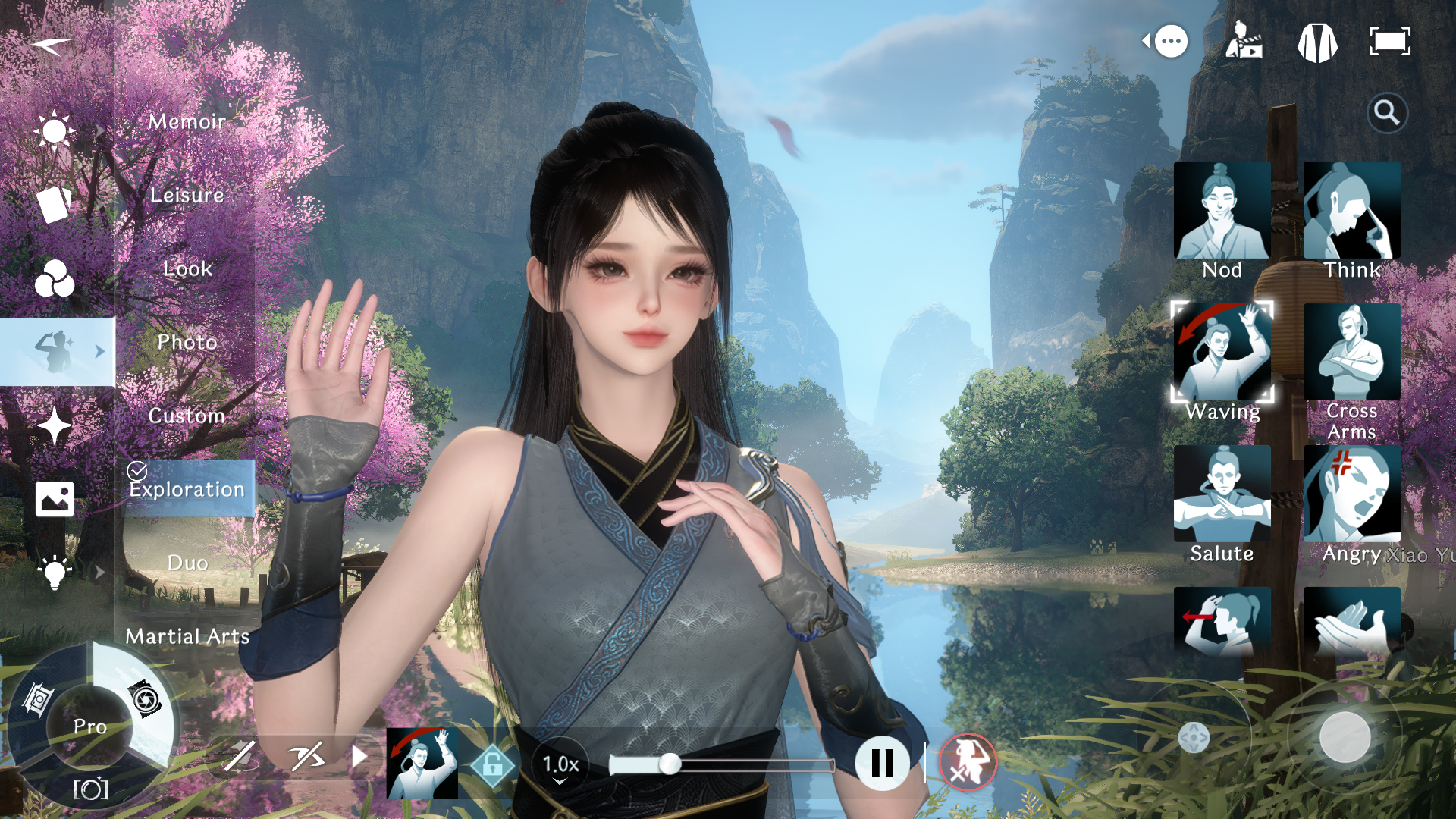Open the sun lighting settings

(x=55, y=130)
